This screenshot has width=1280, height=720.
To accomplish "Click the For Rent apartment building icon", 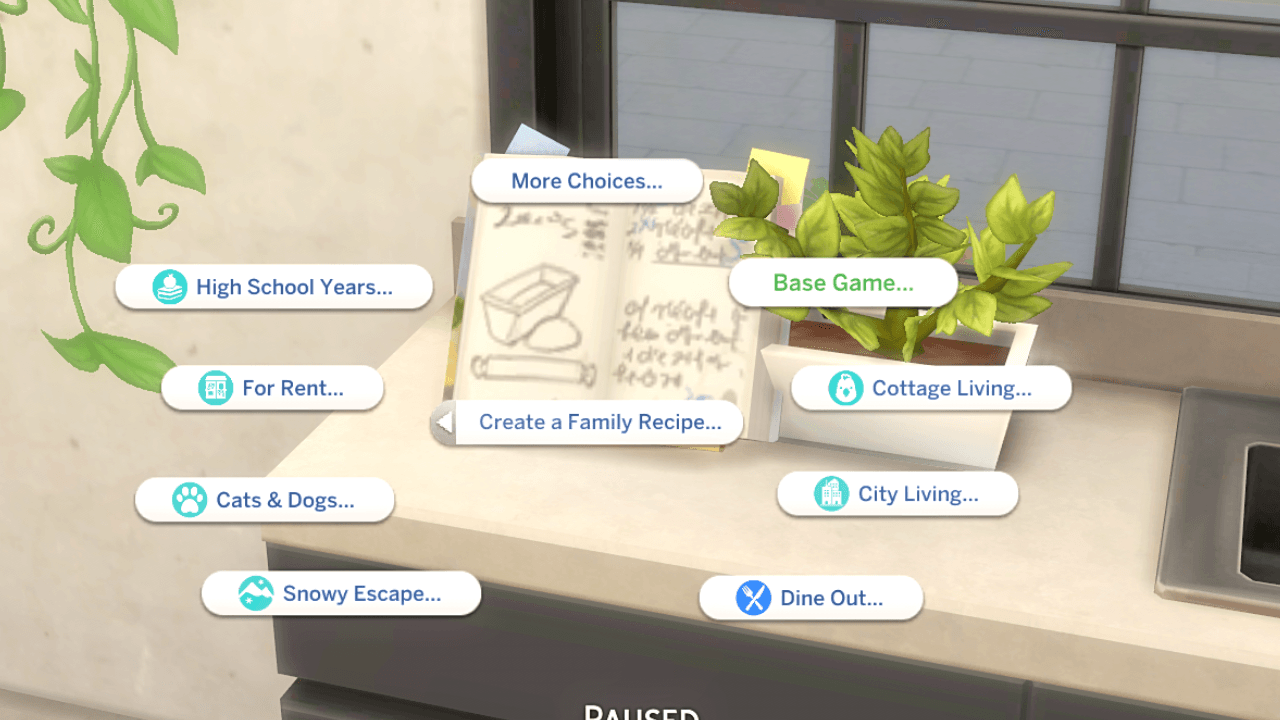I will 214,388.
